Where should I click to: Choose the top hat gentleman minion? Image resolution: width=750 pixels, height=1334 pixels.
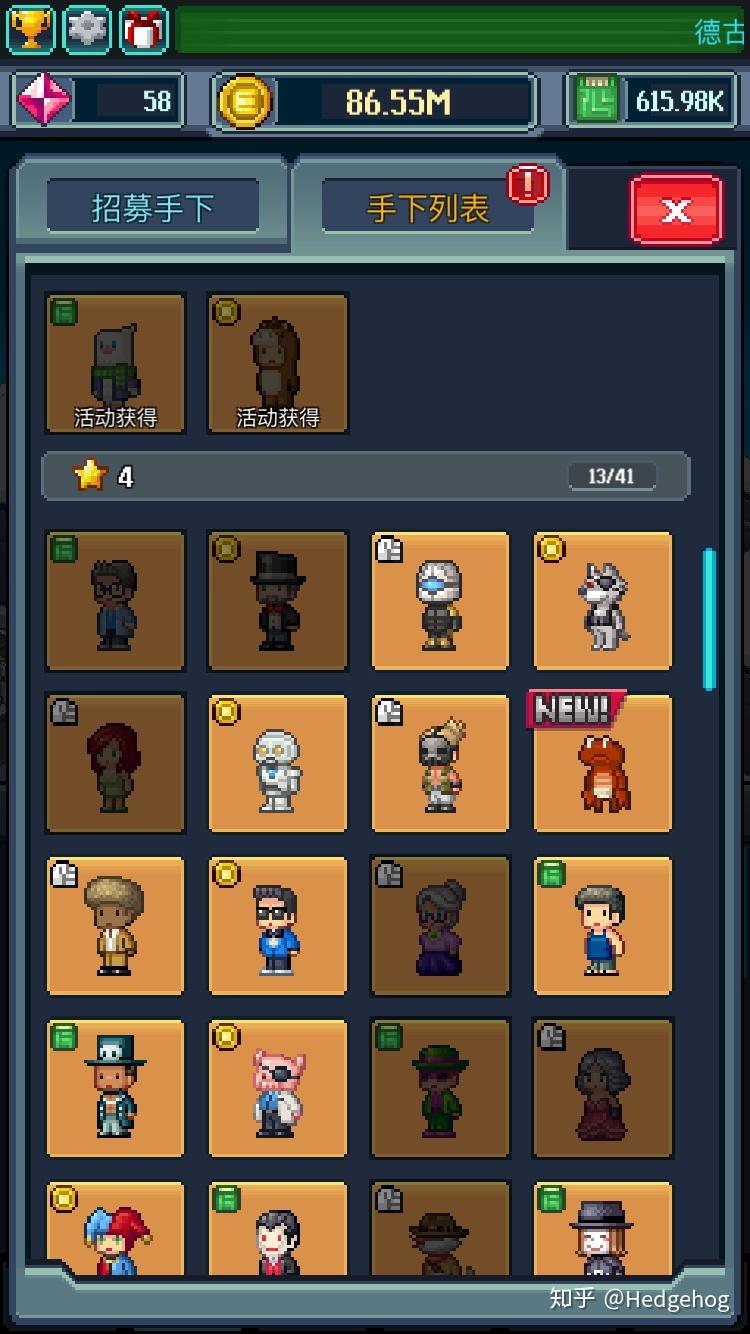tap(277, 600)
